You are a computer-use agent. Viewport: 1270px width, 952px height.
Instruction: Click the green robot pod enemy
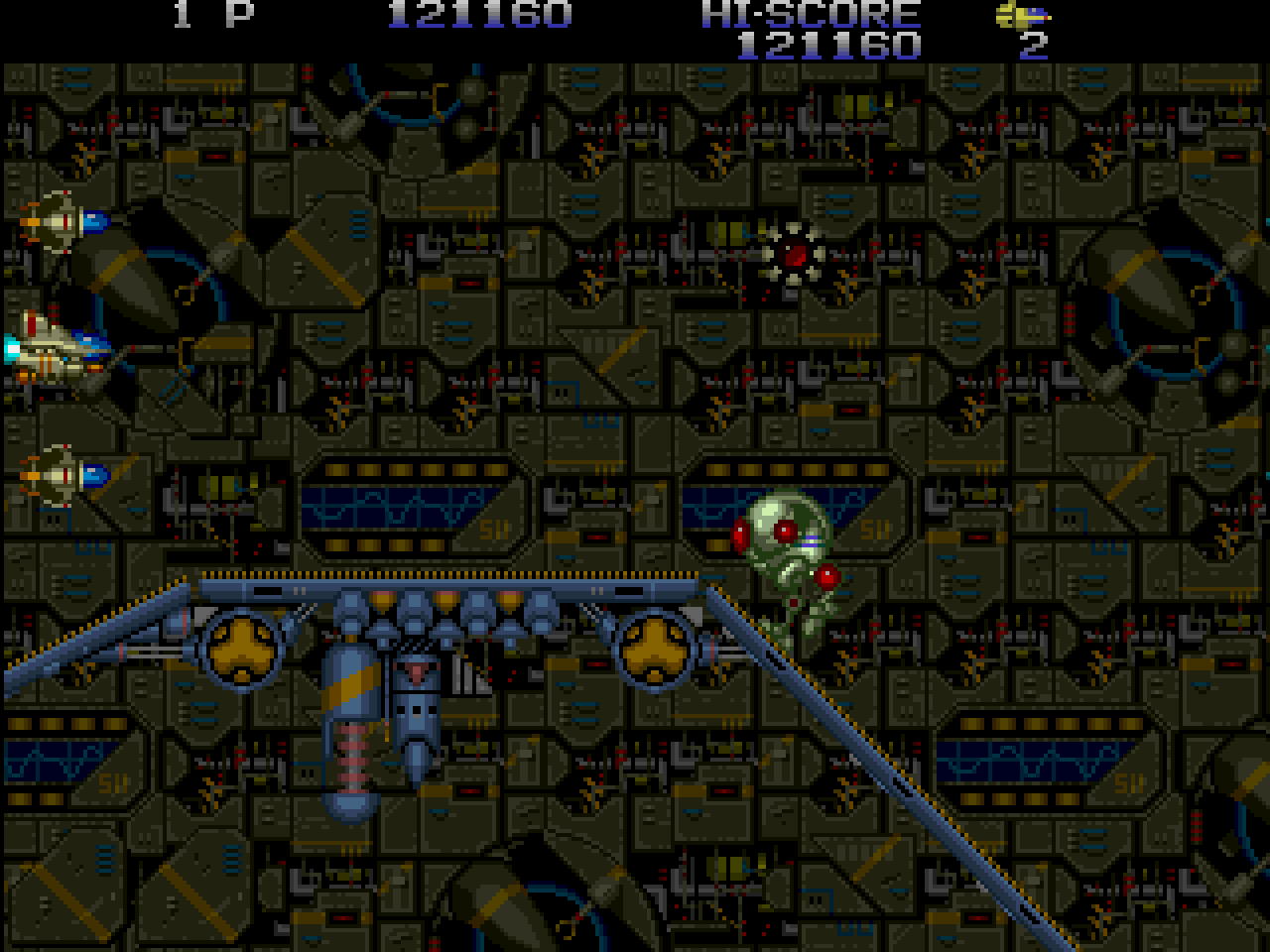pyautogui.click(x=784, y=555)
